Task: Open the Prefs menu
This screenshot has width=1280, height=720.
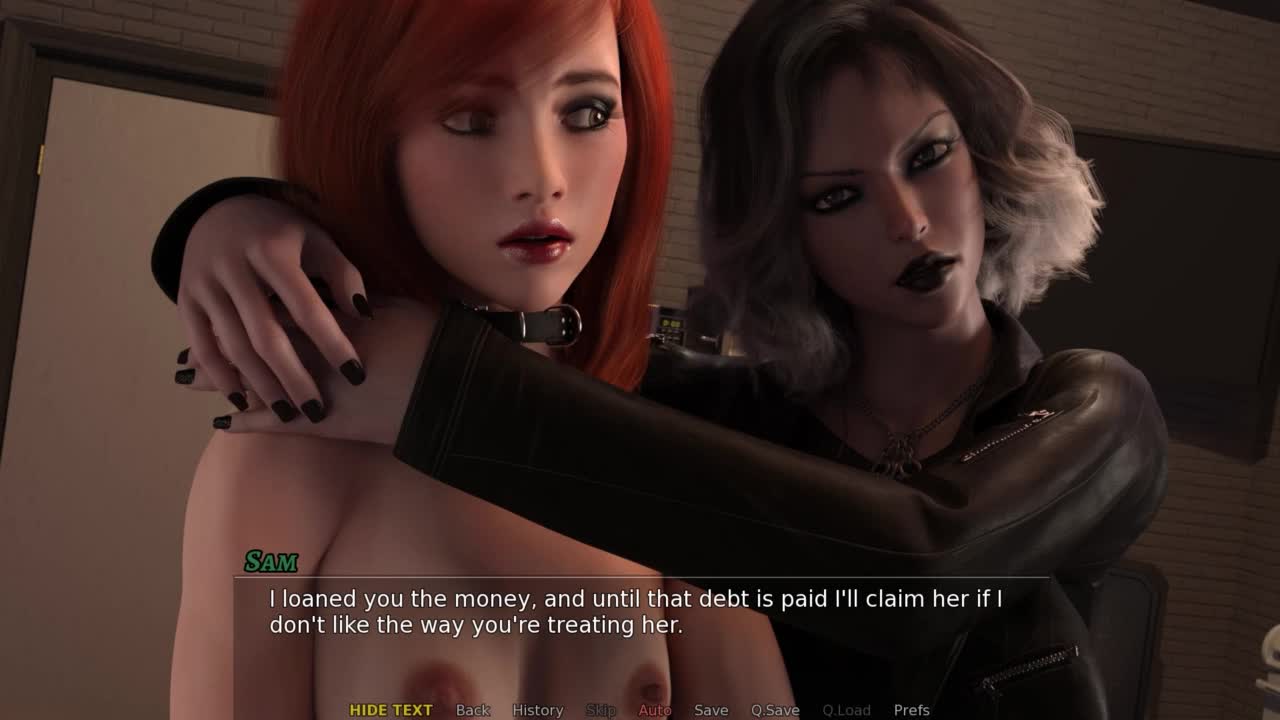Action: click(911, 710)
